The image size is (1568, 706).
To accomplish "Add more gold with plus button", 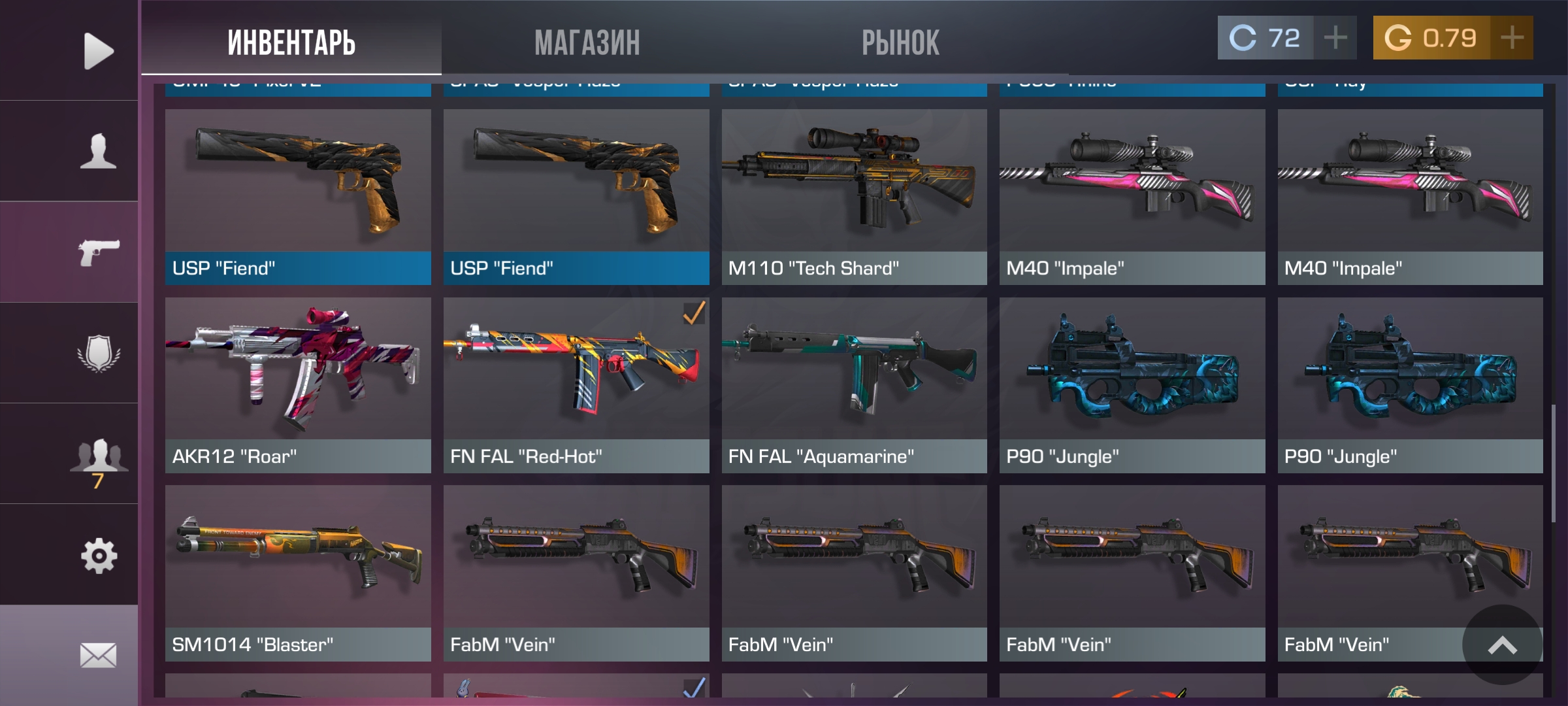I will pos(1512,38).
